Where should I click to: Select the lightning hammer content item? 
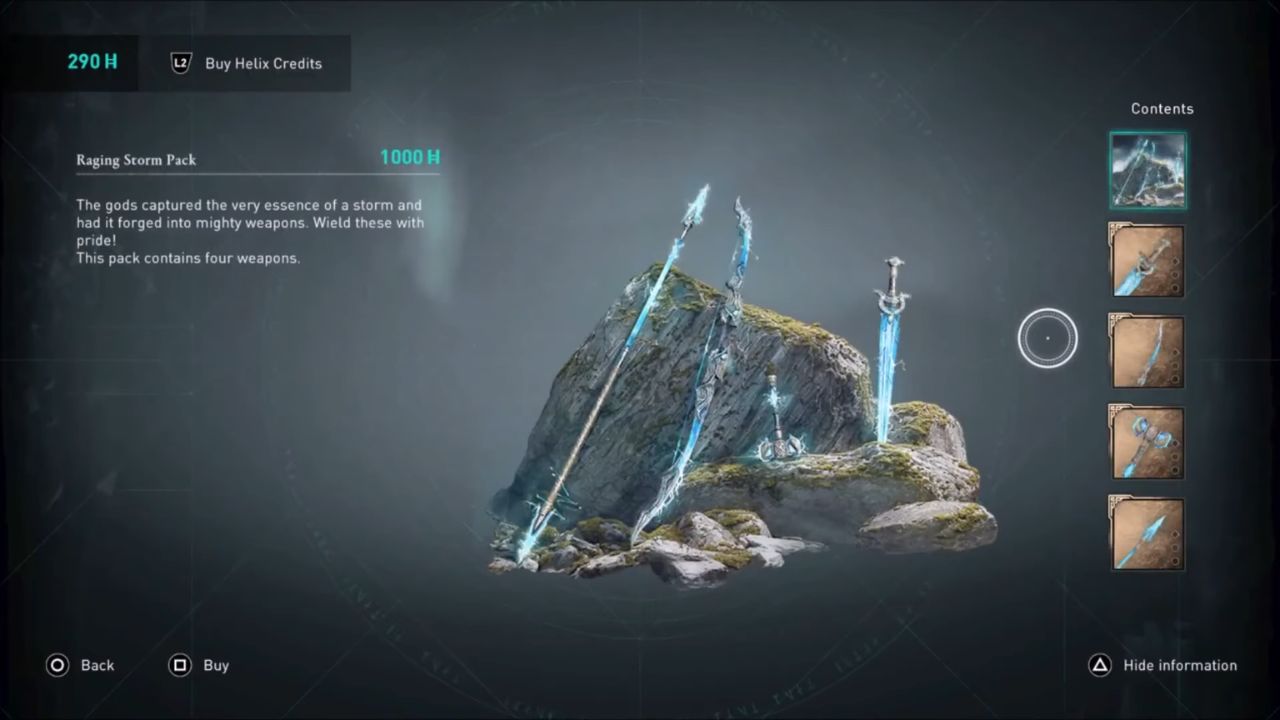[1147, 441]
